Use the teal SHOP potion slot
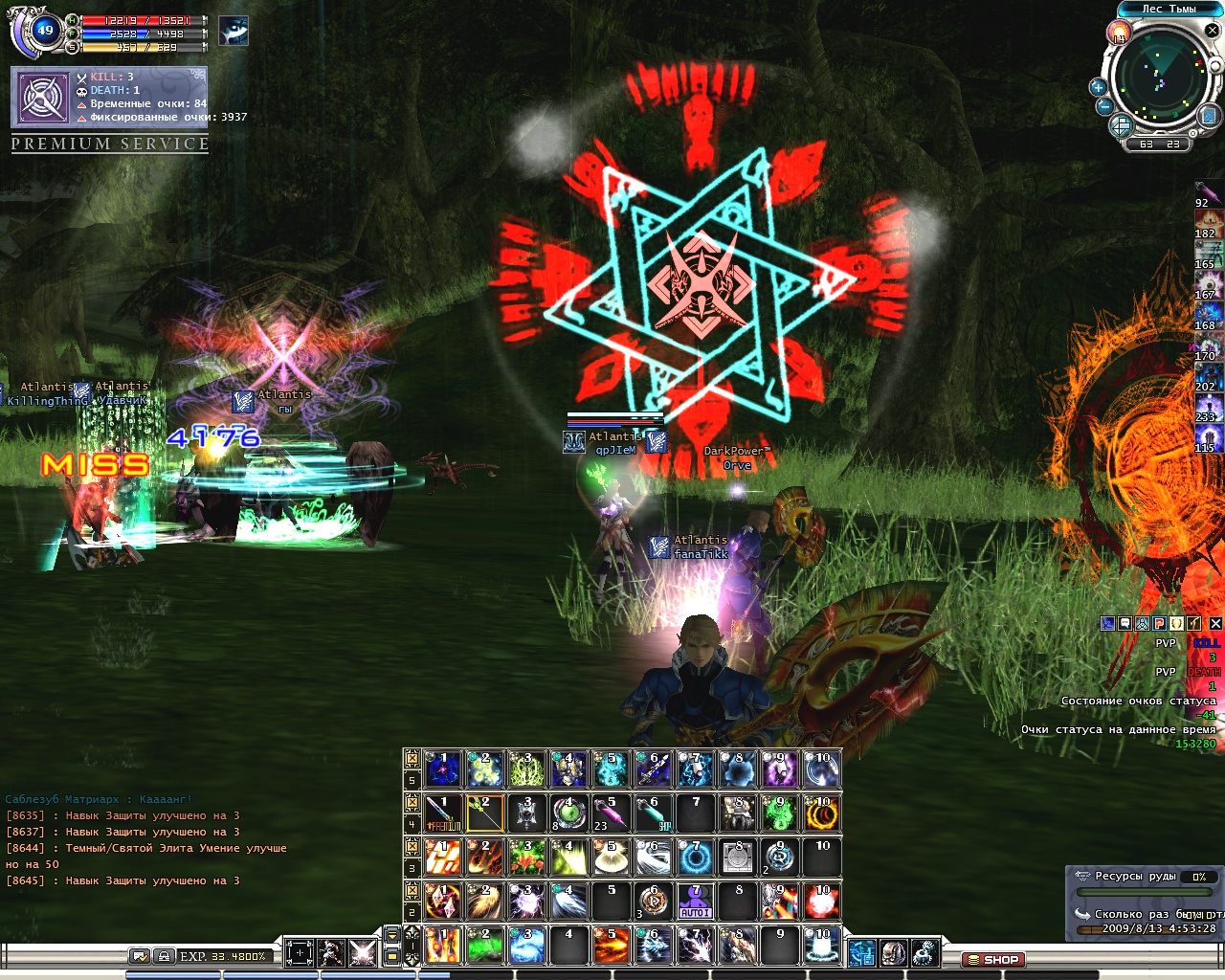1225x980 pixels. click(653, 813)
